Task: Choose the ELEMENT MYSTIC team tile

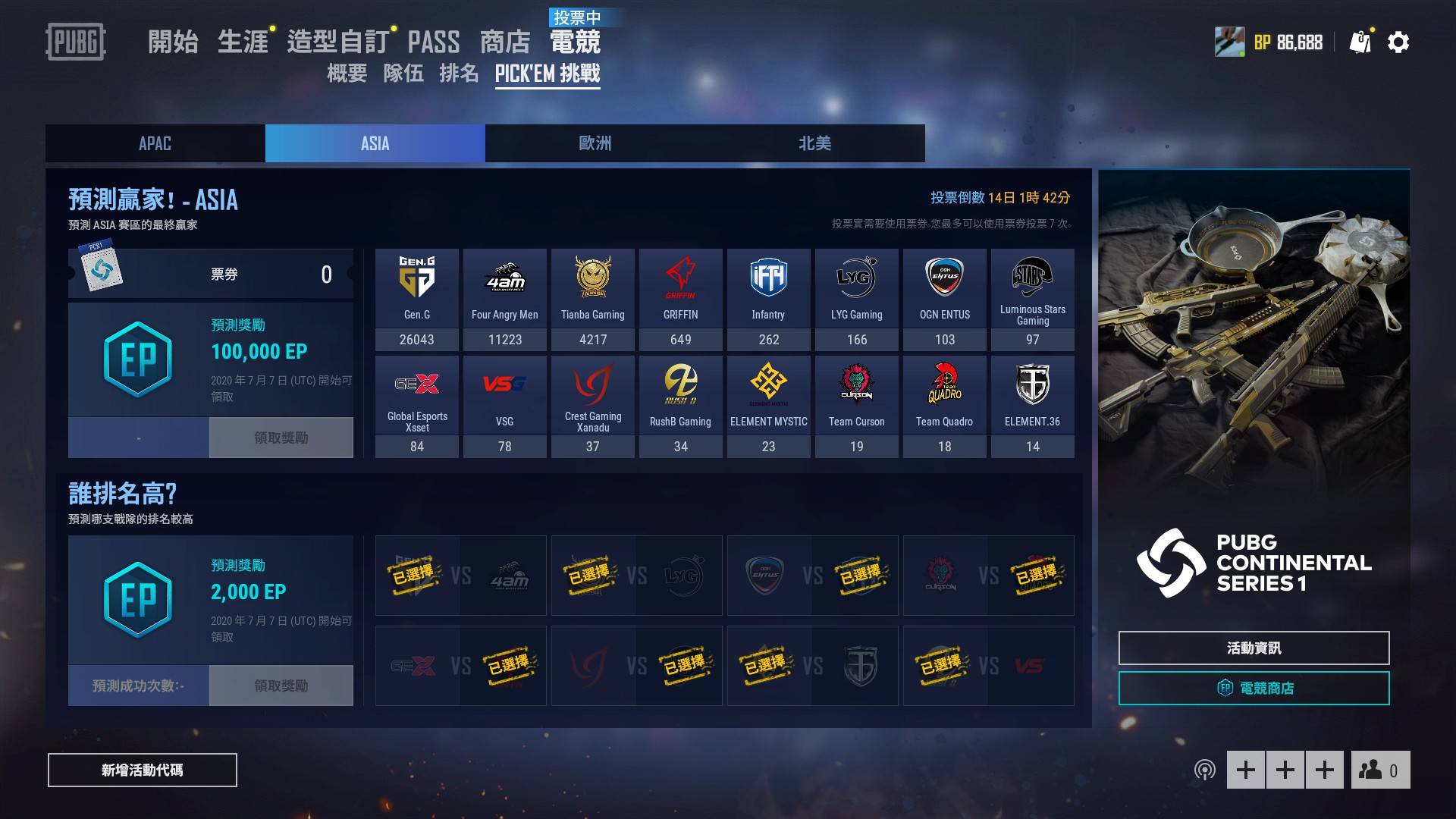Action: click(x=768, y=406)
